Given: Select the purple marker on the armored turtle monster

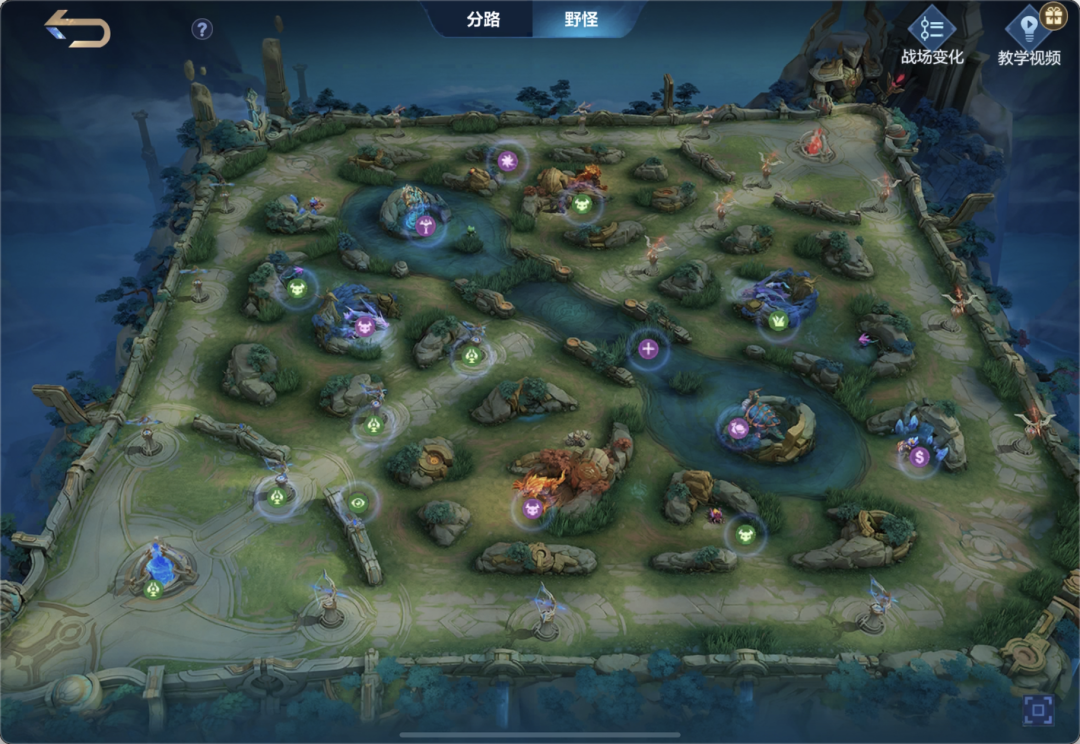Looking at the screenshot, I should [x=738, y=429].
